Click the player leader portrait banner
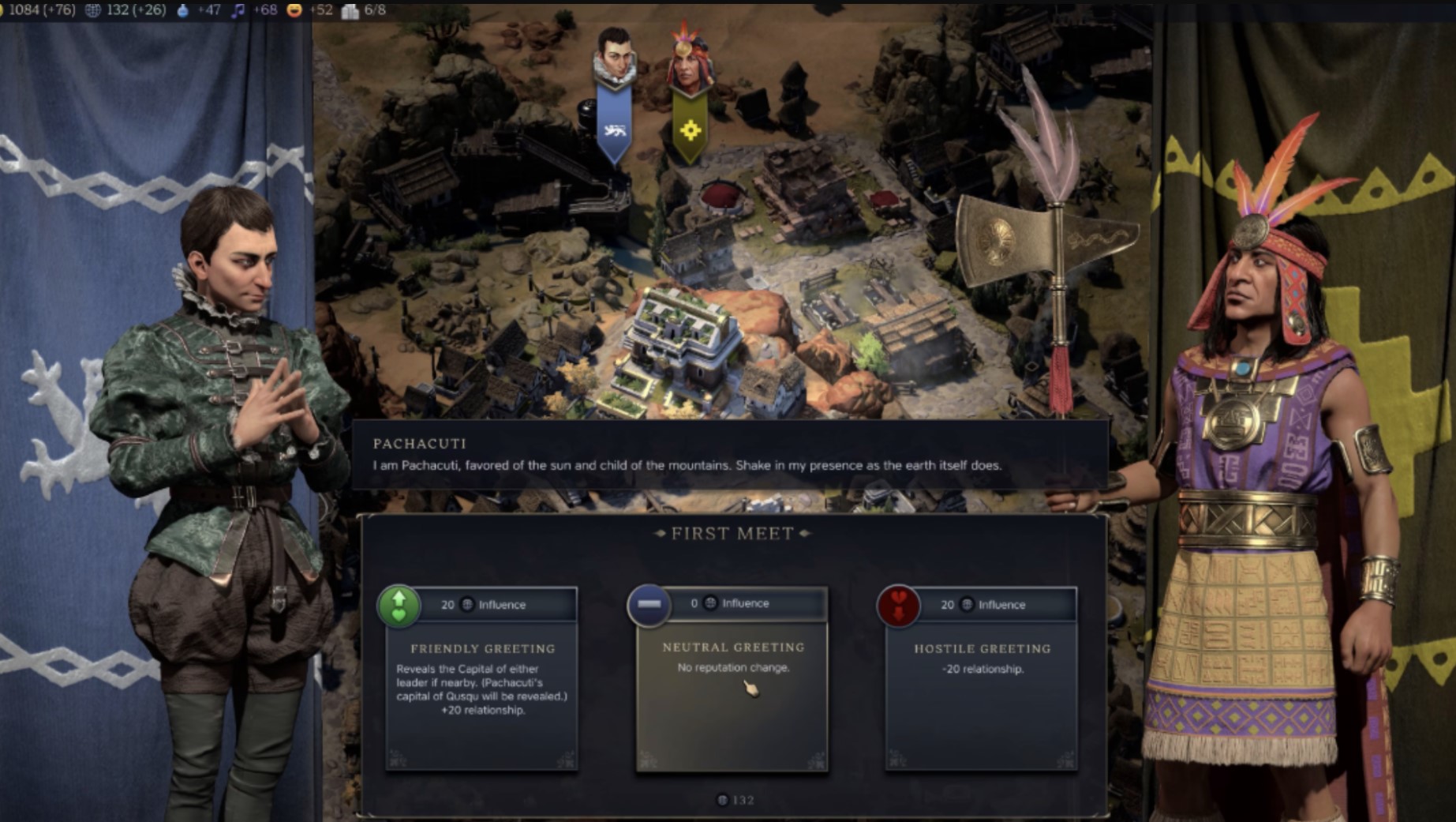Screen dimensions: 1456x822 pos(614,95)
